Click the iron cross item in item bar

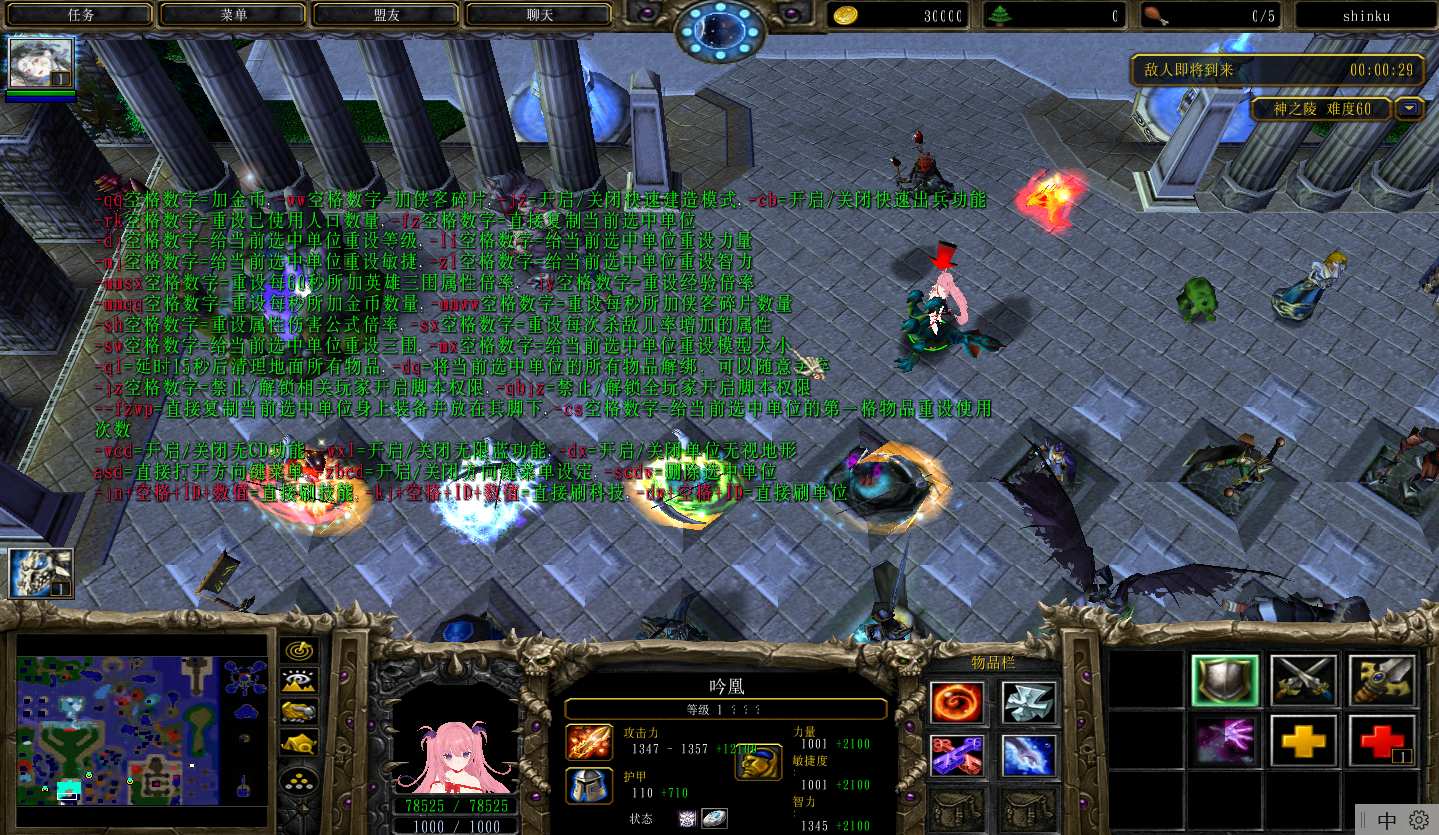click(x=1029, y=701)
